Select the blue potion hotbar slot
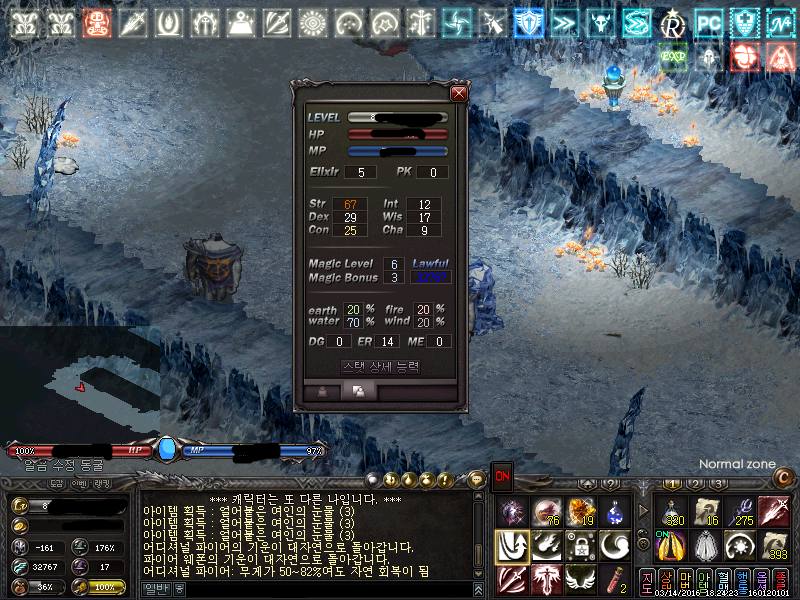 615,512
